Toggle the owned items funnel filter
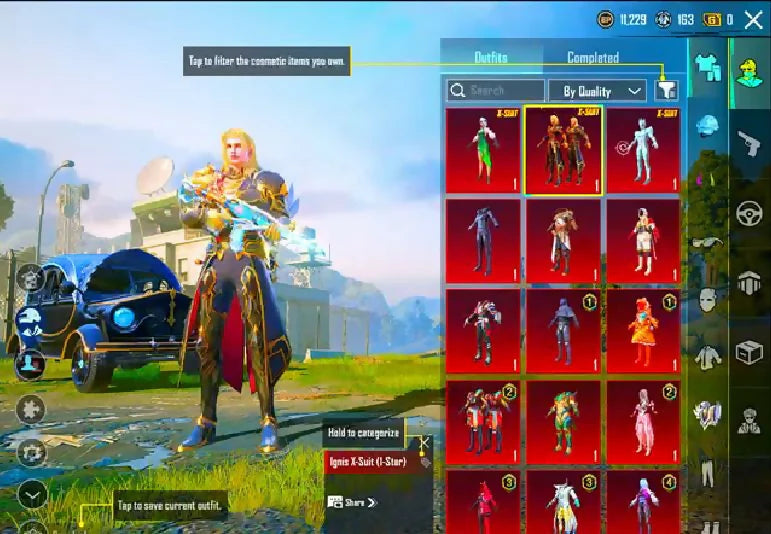 [667, 91]
